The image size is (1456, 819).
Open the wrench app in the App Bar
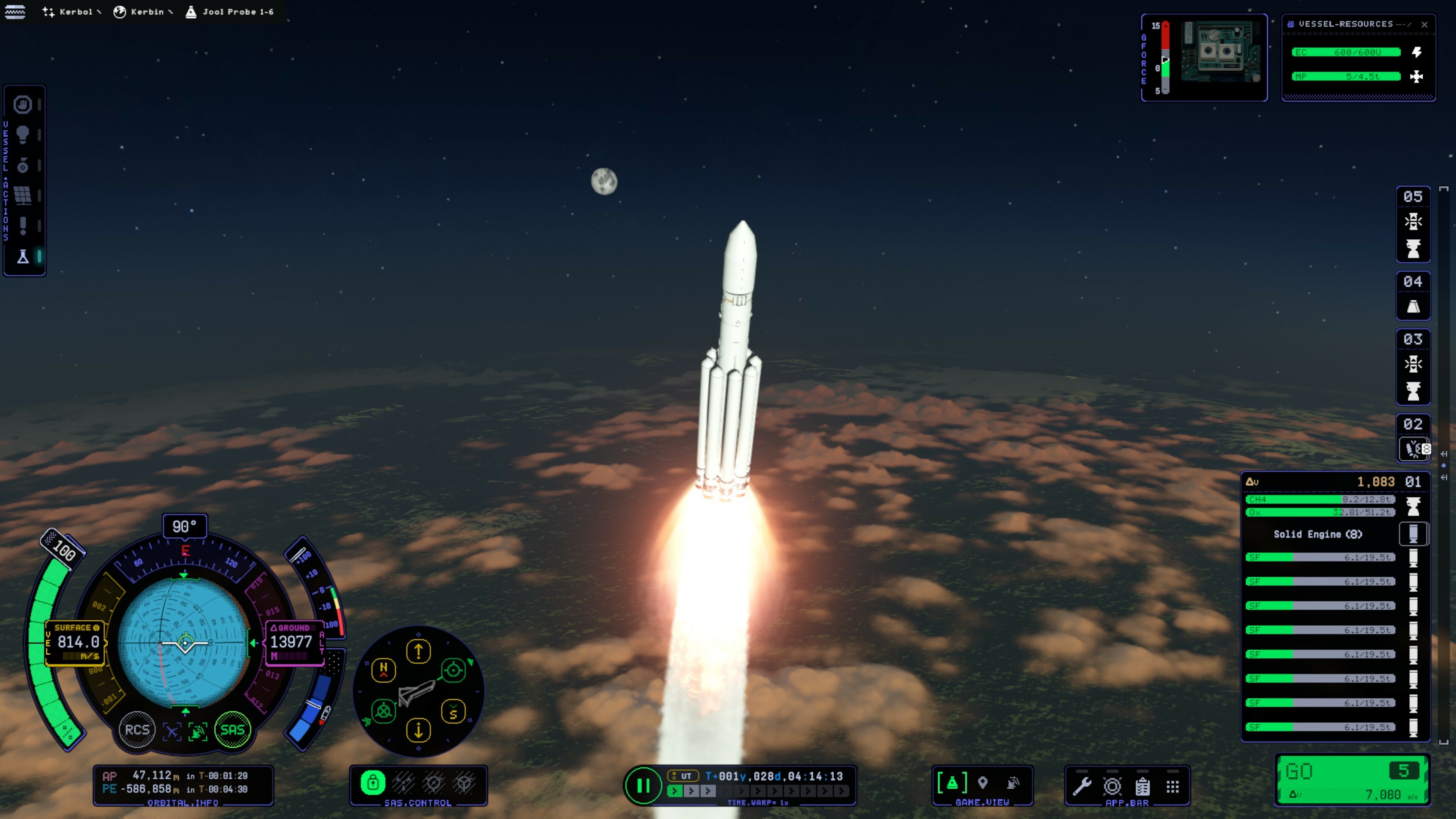click(x=1082, y=786)
